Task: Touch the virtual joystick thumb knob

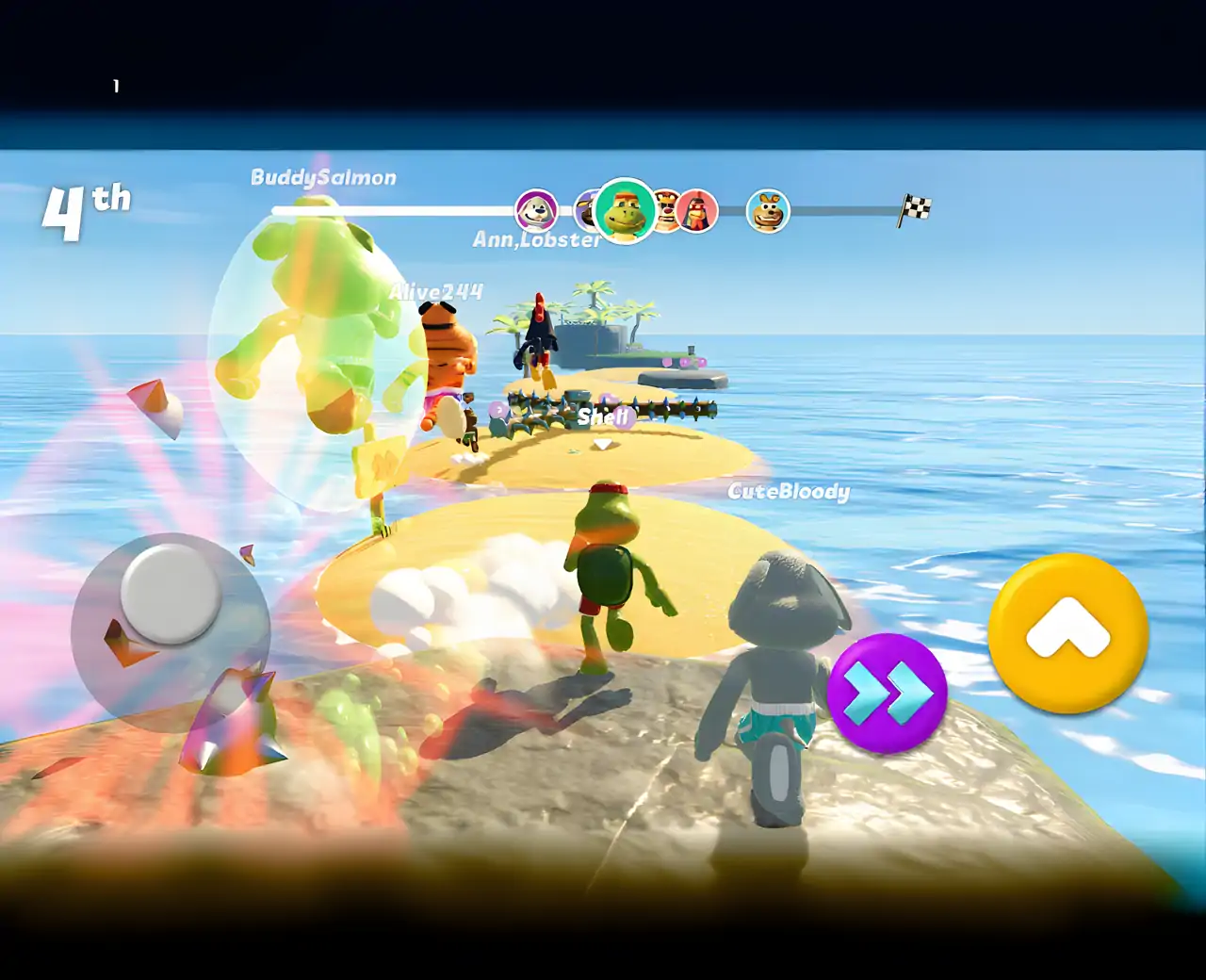Action: point(171,591)
